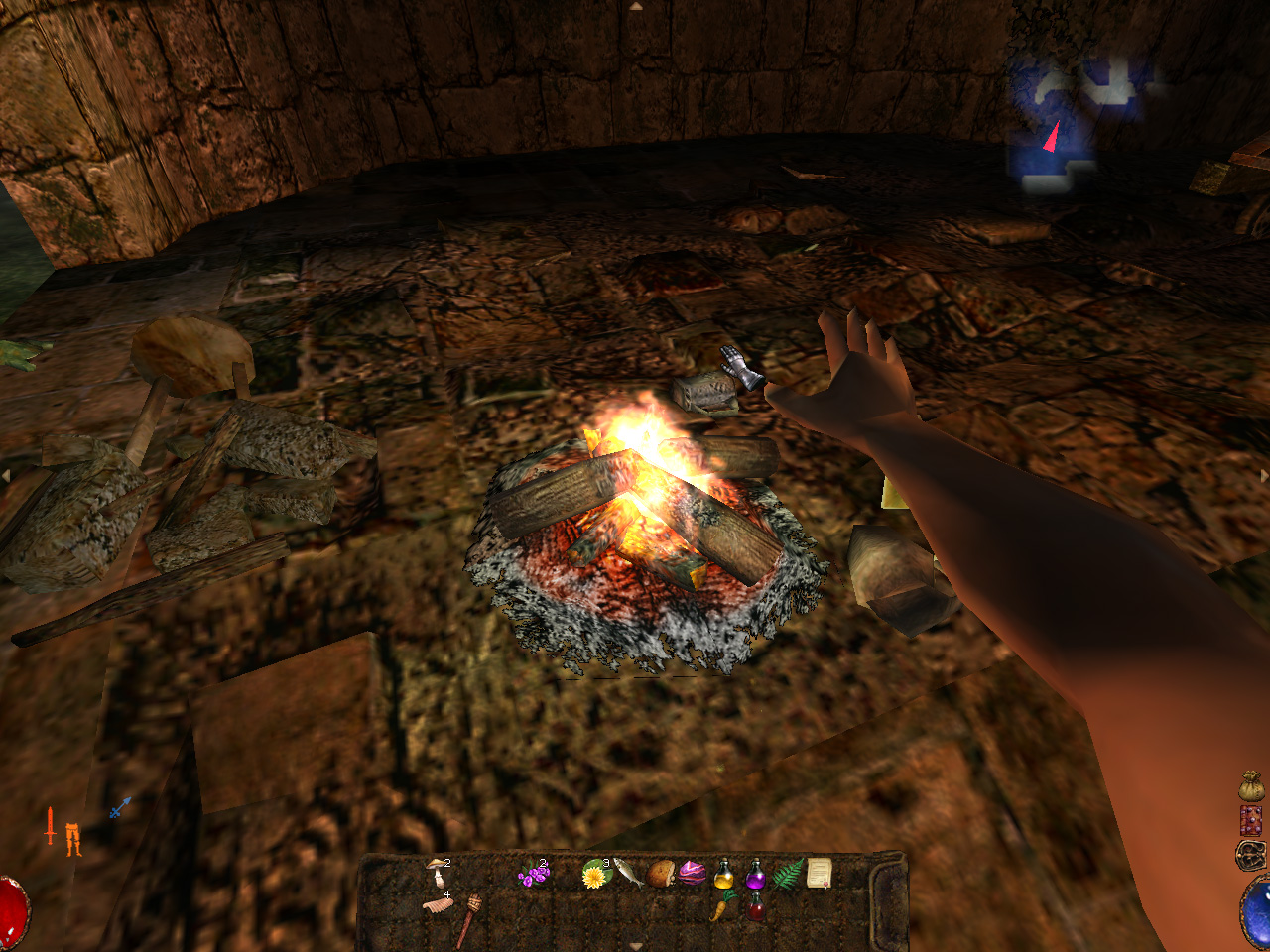Toggle the leather backpack icon
This screenshot has width=1270, height=952.
click(x=1251, y=854)
